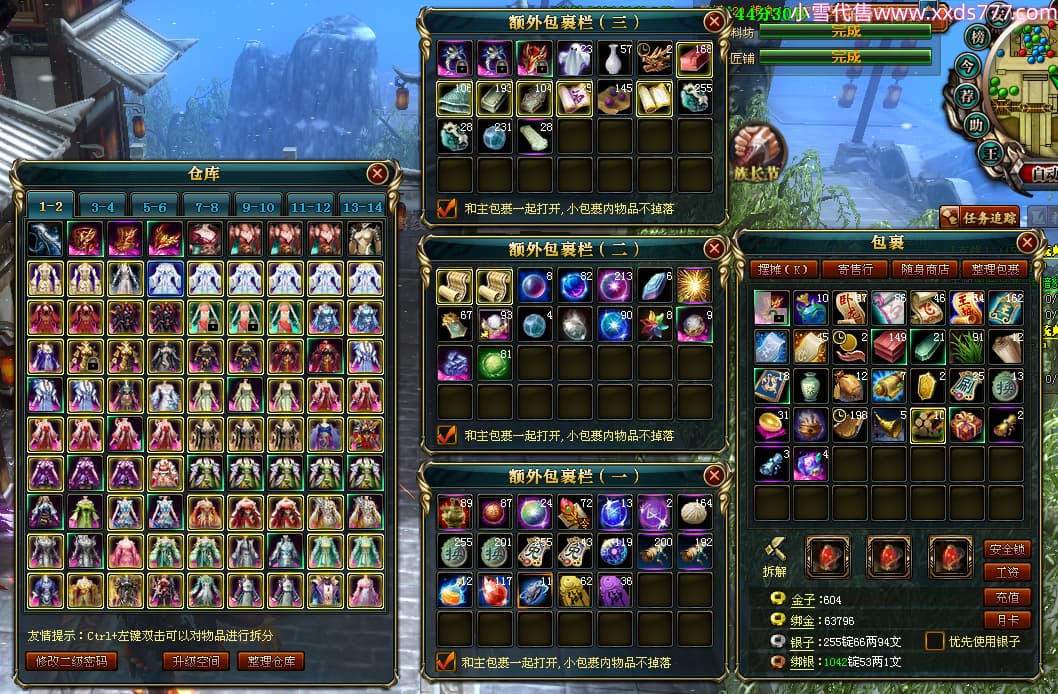The image size is (1058, 694).
Task: Select the red gift box in bag
Action: (x=965, y=424)
